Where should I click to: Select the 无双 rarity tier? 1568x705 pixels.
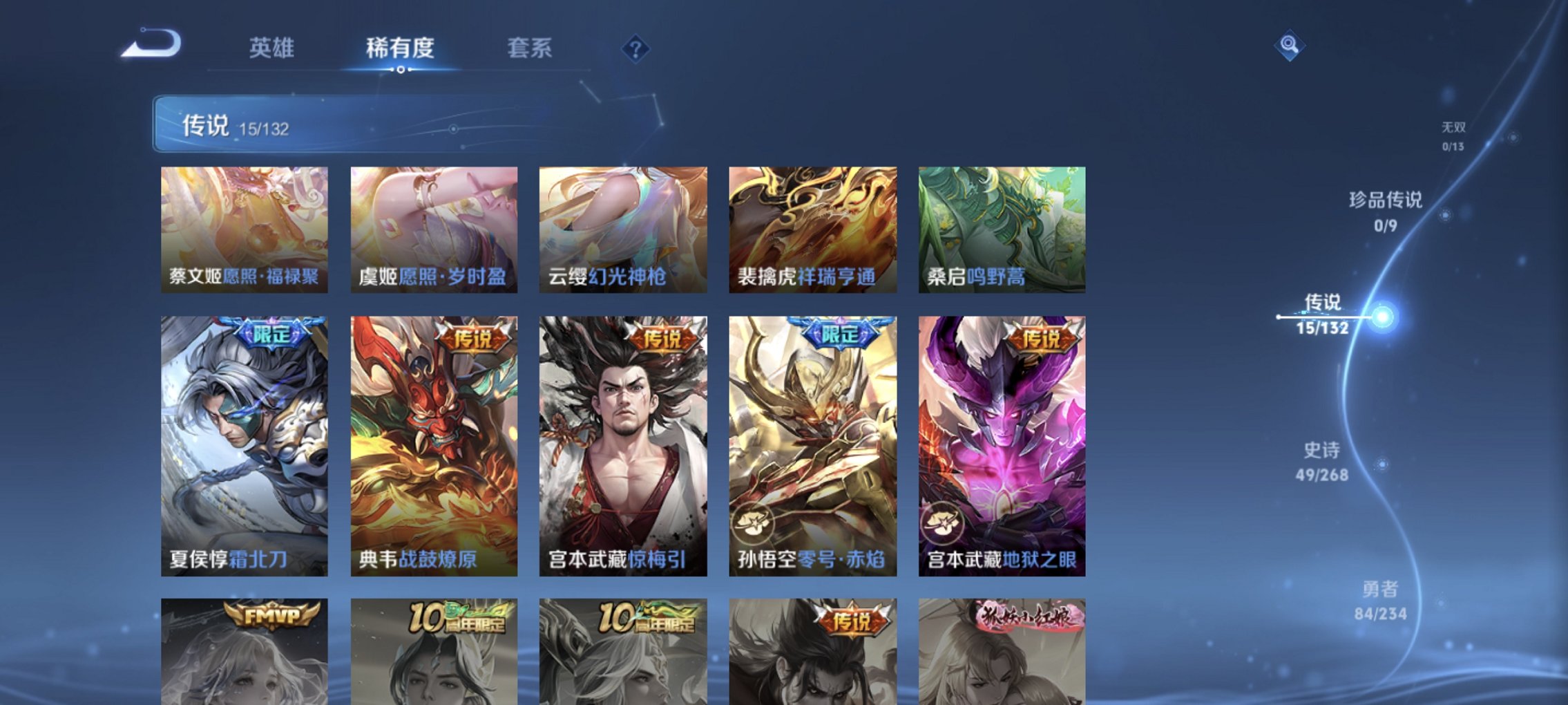(x=1455, y=133)
